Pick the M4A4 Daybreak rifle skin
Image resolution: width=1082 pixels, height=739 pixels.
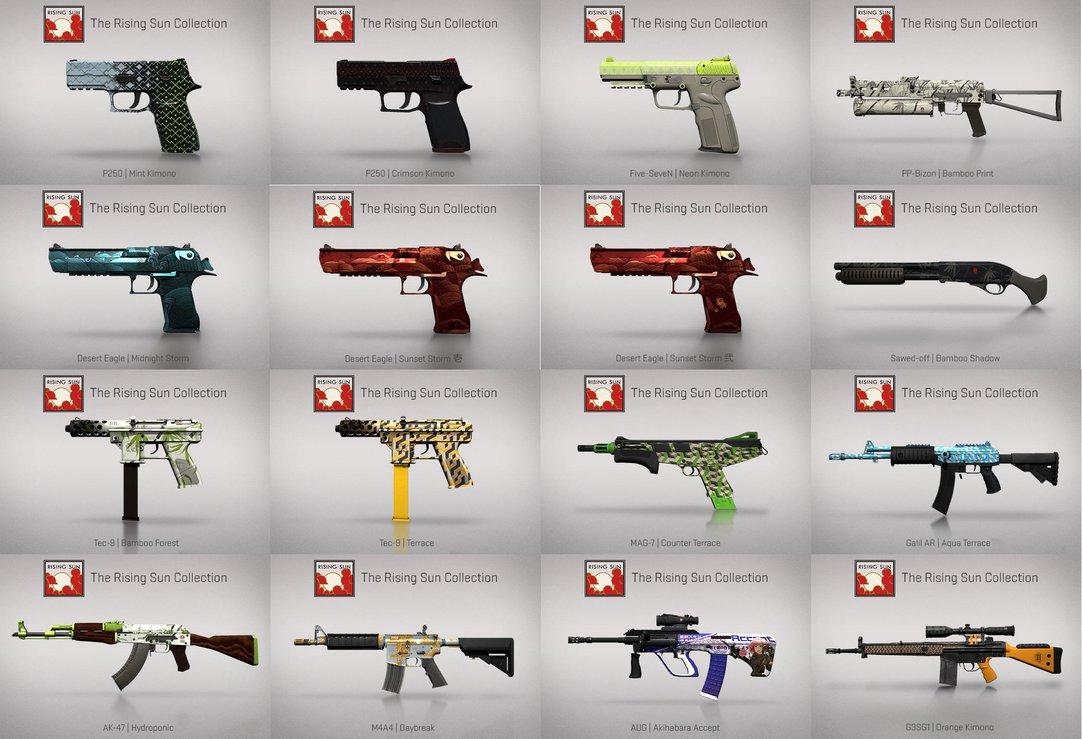[405, 650]
